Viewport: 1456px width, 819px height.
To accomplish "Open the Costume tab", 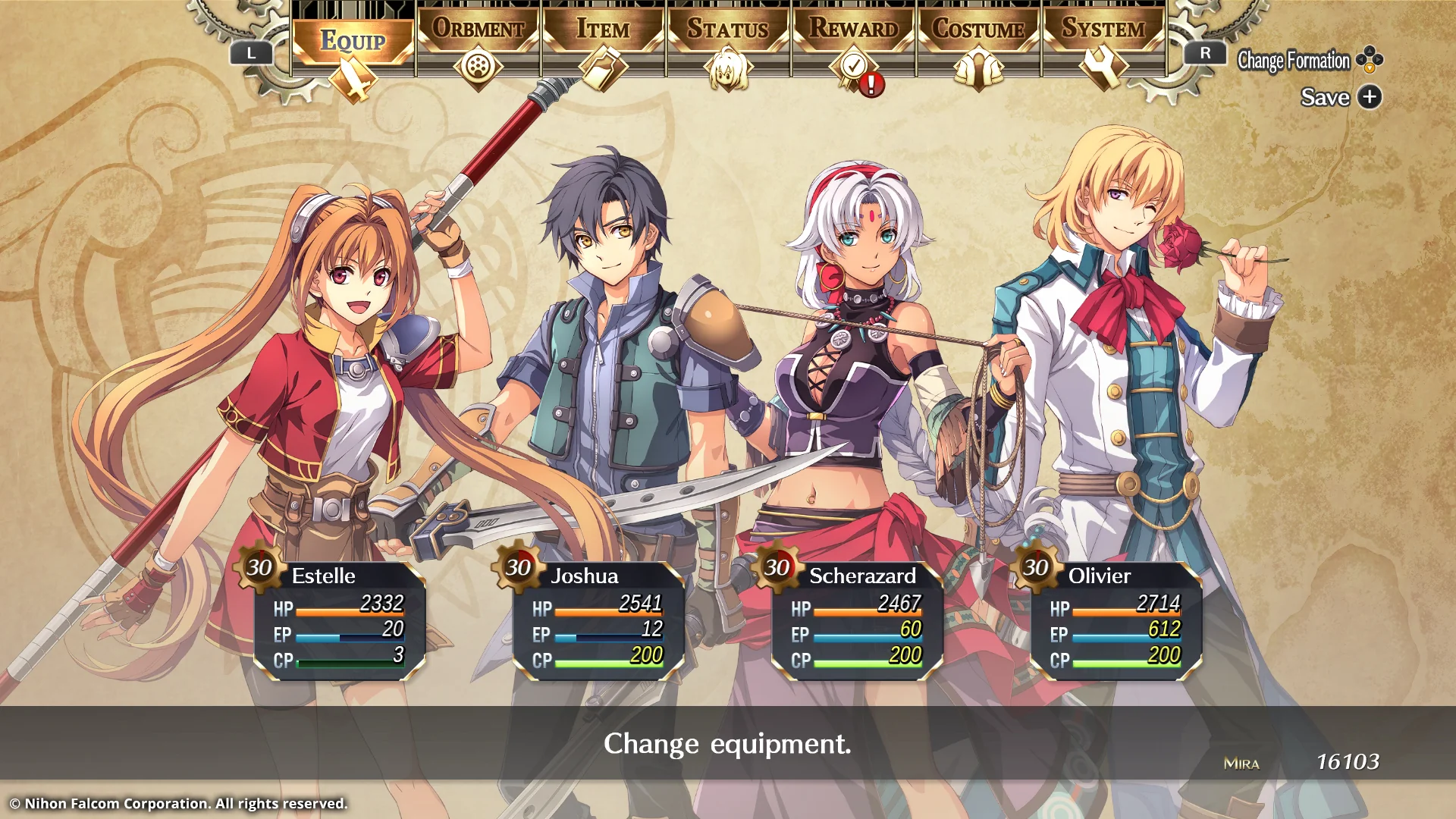I will click(978, 30).
